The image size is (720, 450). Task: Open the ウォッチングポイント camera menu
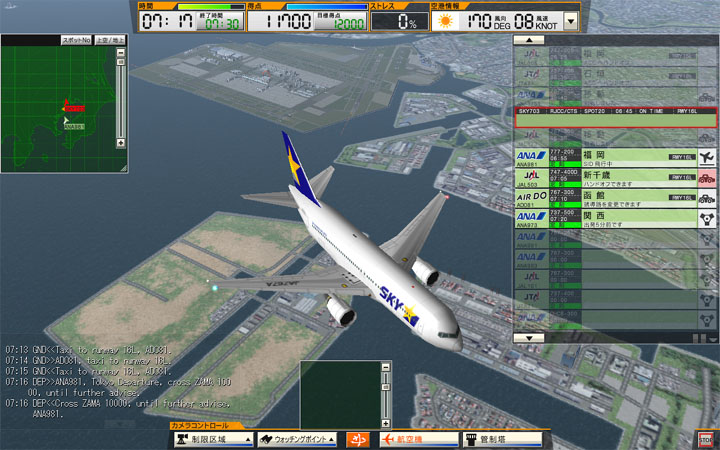point(298,440)
